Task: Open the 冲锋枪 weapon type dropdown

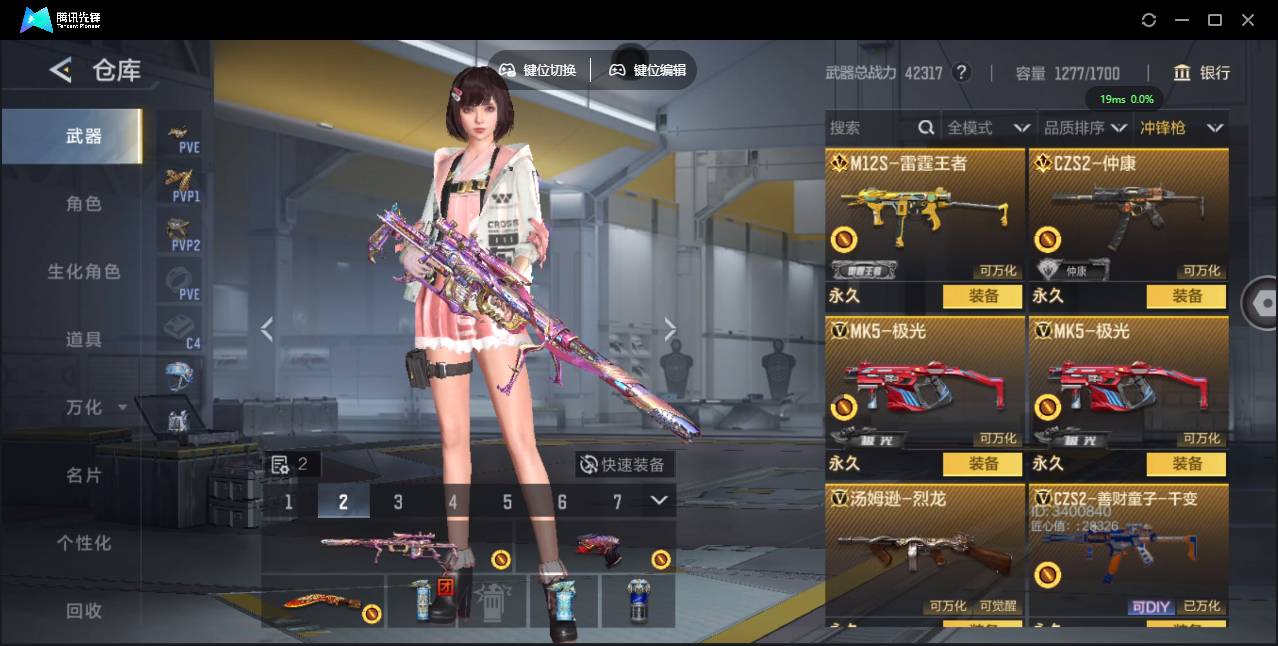Action: [1181, 128]
